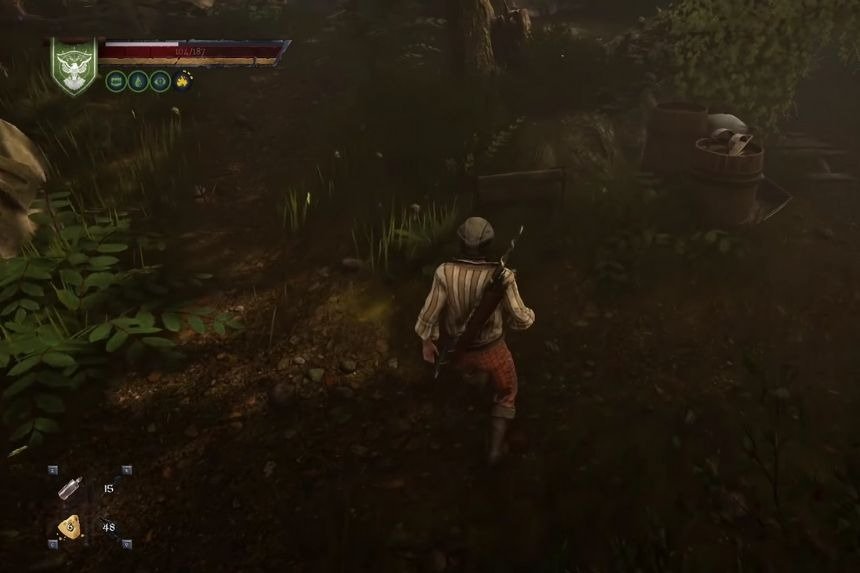Screen dimensions: 860x573
Task: Select the green flame status icon
Action: point(138,82)
